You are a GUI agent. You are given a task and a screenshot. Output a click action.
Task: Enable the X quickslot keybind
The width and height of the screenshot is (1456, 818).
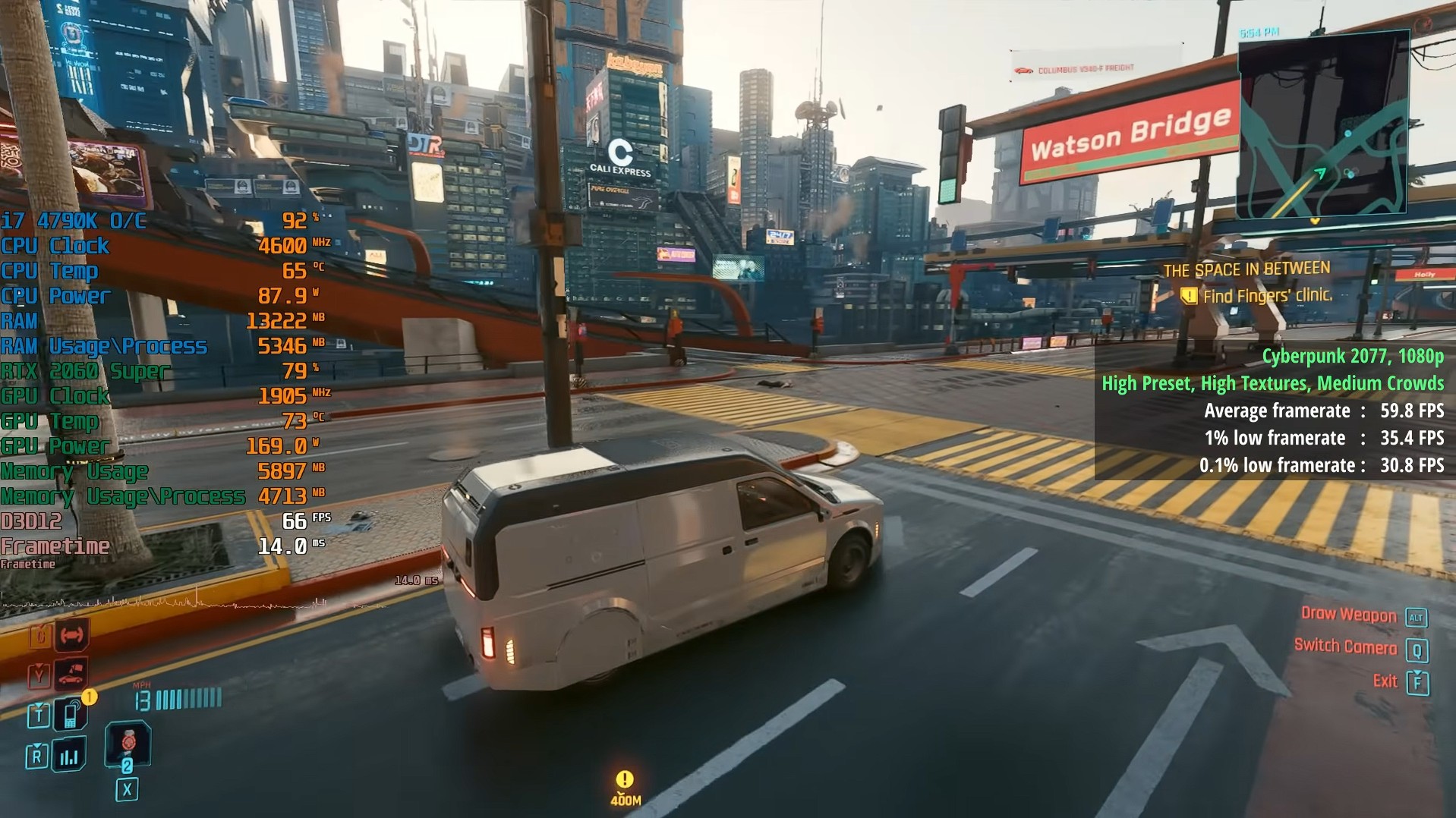128,789
